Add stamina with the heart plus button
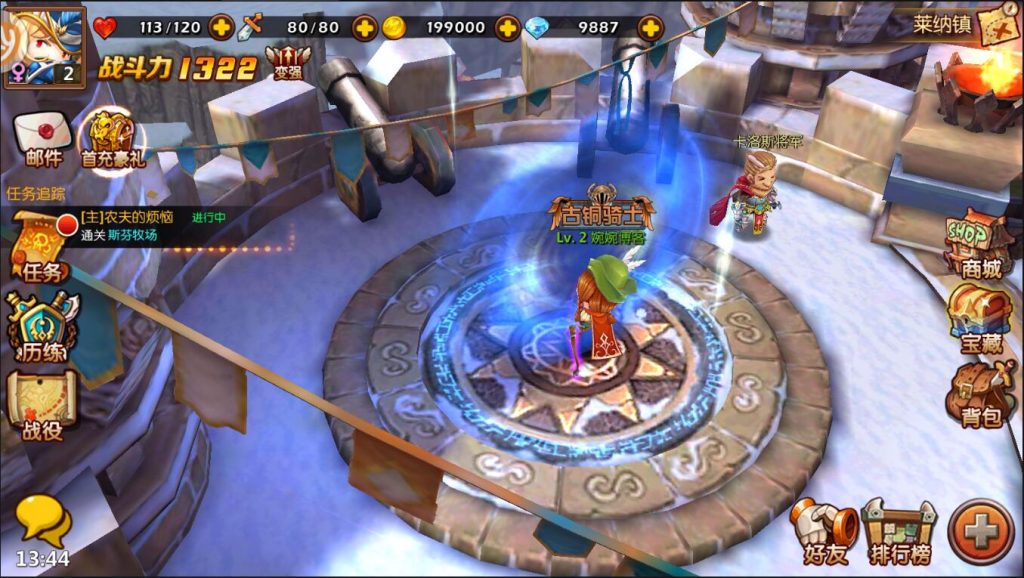Image resolution: width=1024 pixels, height=578 pixels. pyautogui.click(x=222, y=27)
